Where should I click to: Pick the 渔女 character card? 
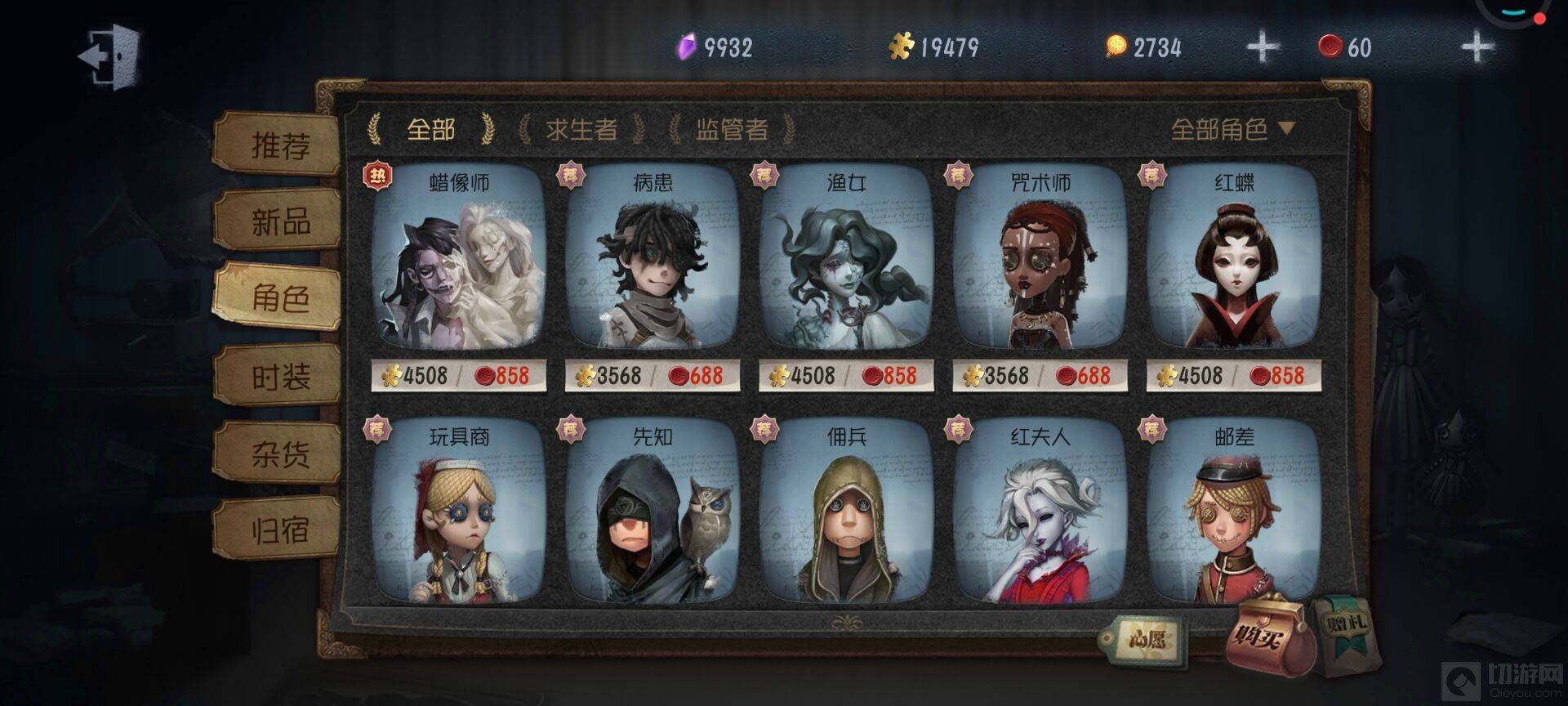[846, 261]
